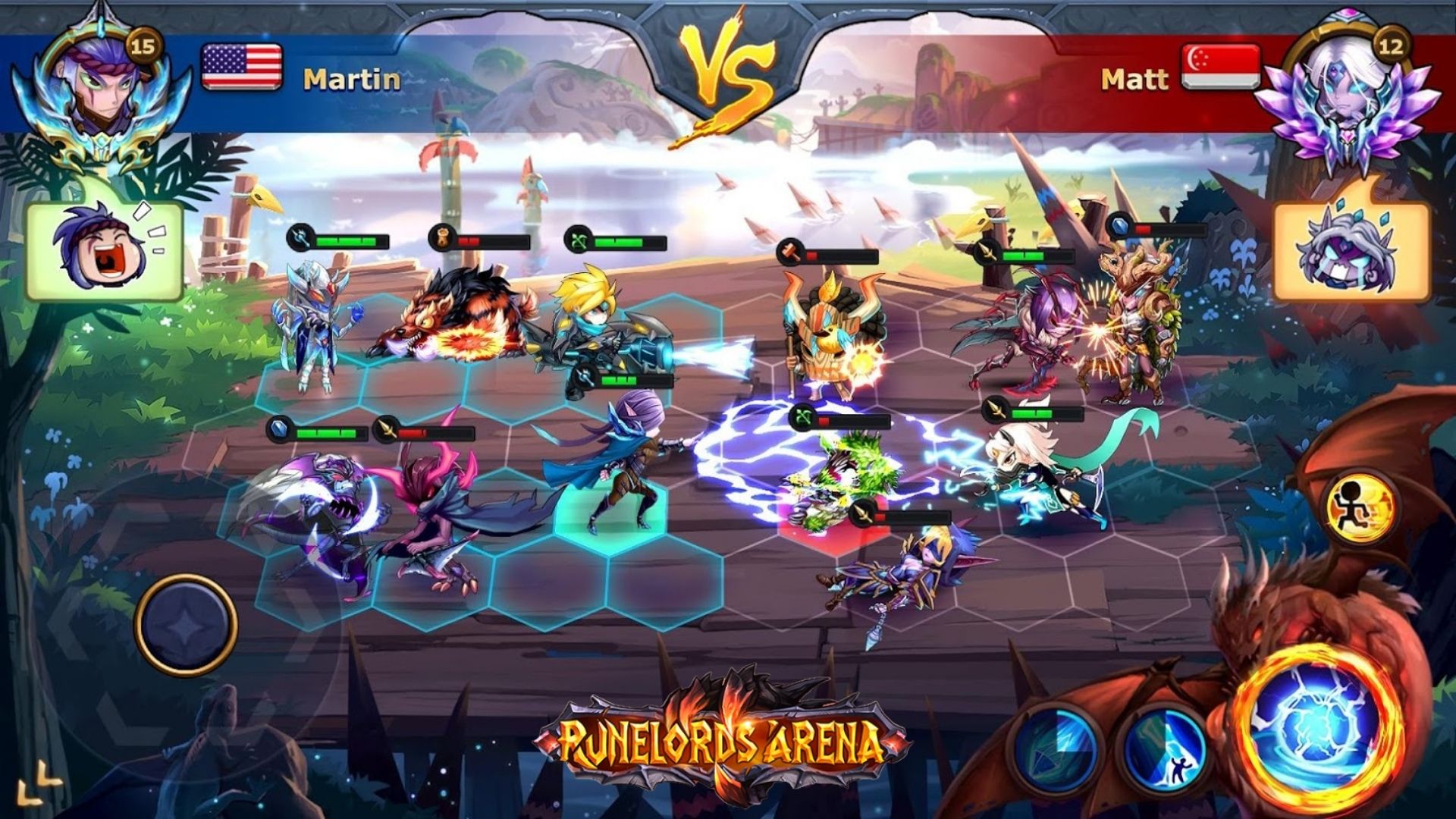Use the figure-in-light-beam skill

1164,745
